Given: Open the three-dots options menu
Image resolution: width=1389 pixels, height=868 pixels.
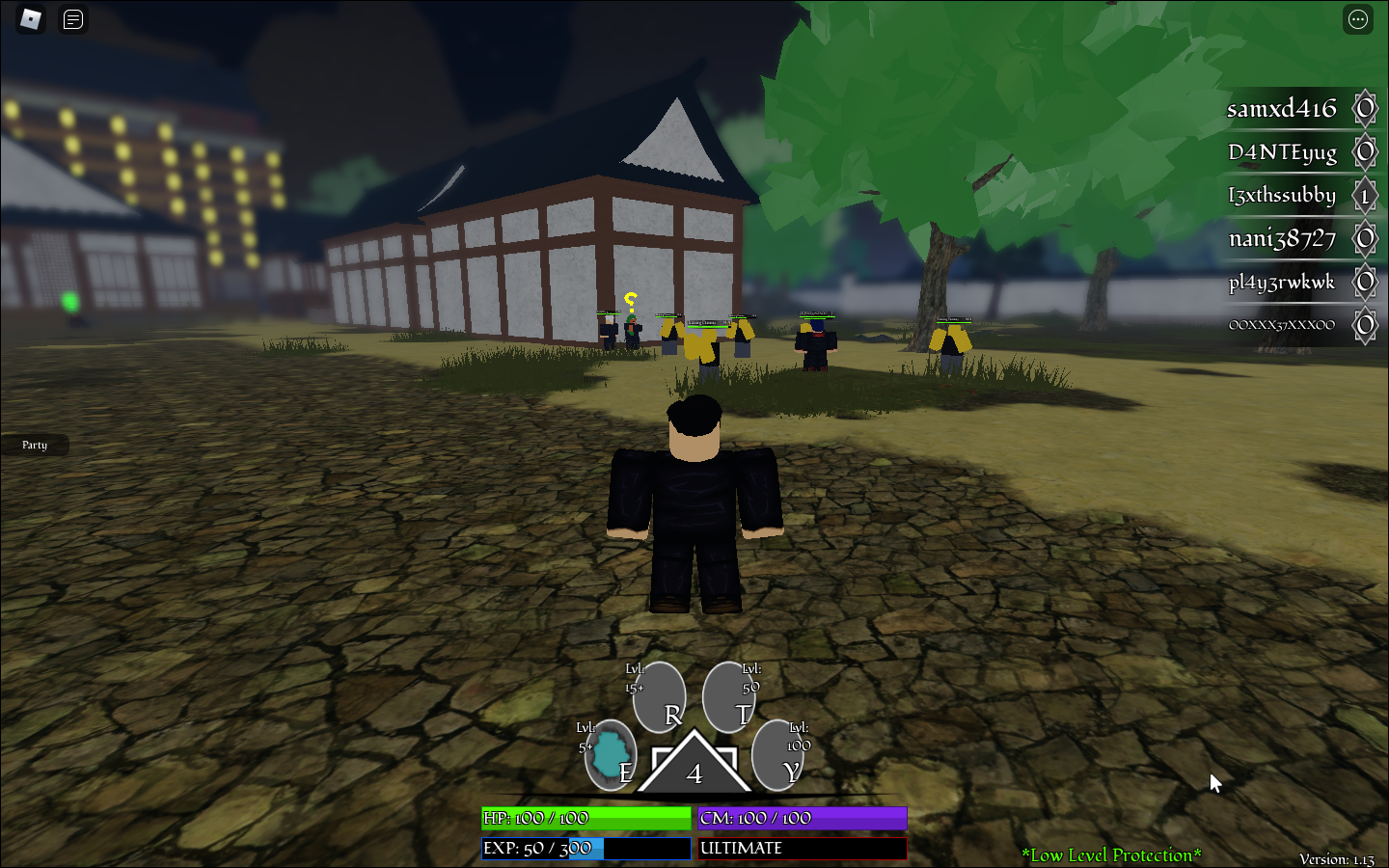Looking at the screenshot, I should point(1357,19).
